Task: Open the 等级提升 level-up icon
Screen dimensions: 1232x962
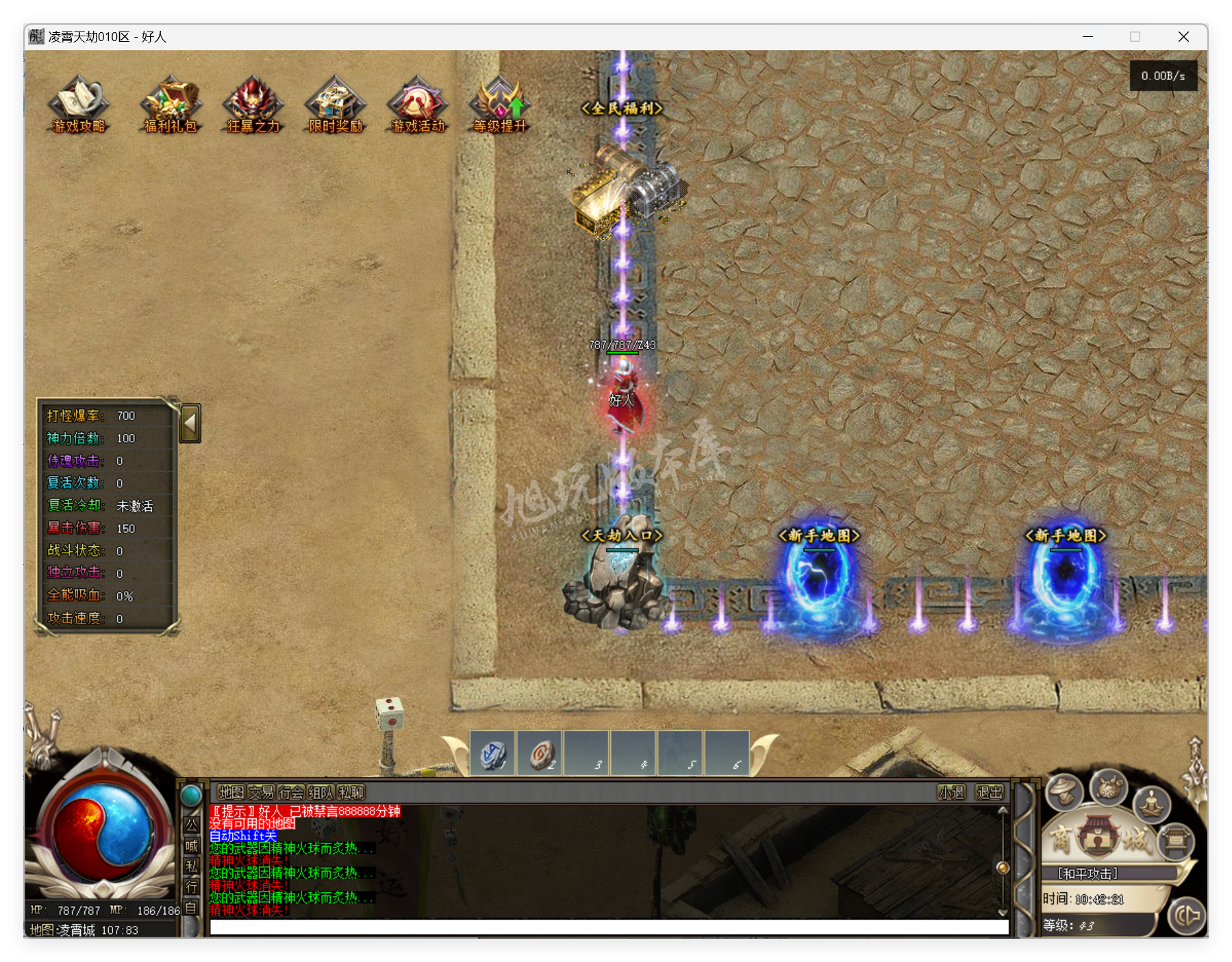Action: 500,103
